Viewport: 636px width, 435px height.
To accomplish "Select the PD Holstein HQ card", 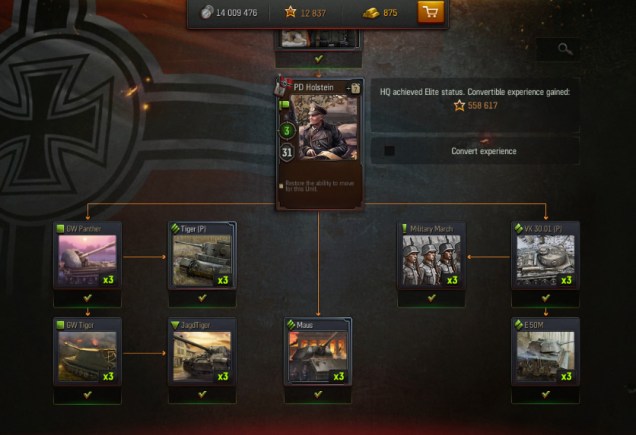I will pyautogui.click(x=319, y=128).
